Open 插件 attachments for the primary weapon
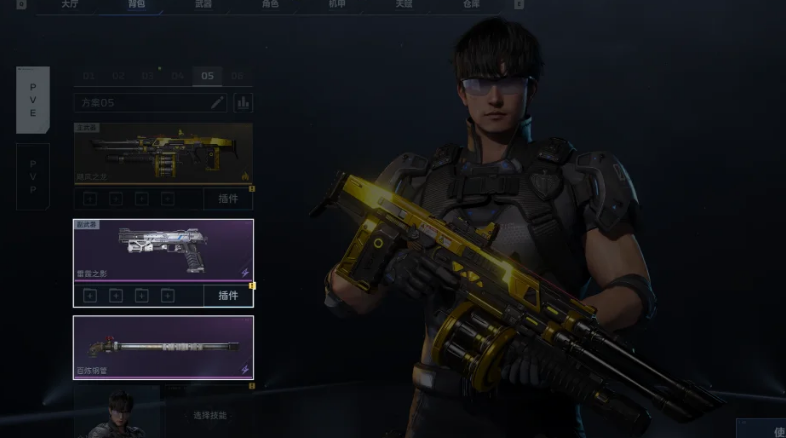 pos(228,198)
